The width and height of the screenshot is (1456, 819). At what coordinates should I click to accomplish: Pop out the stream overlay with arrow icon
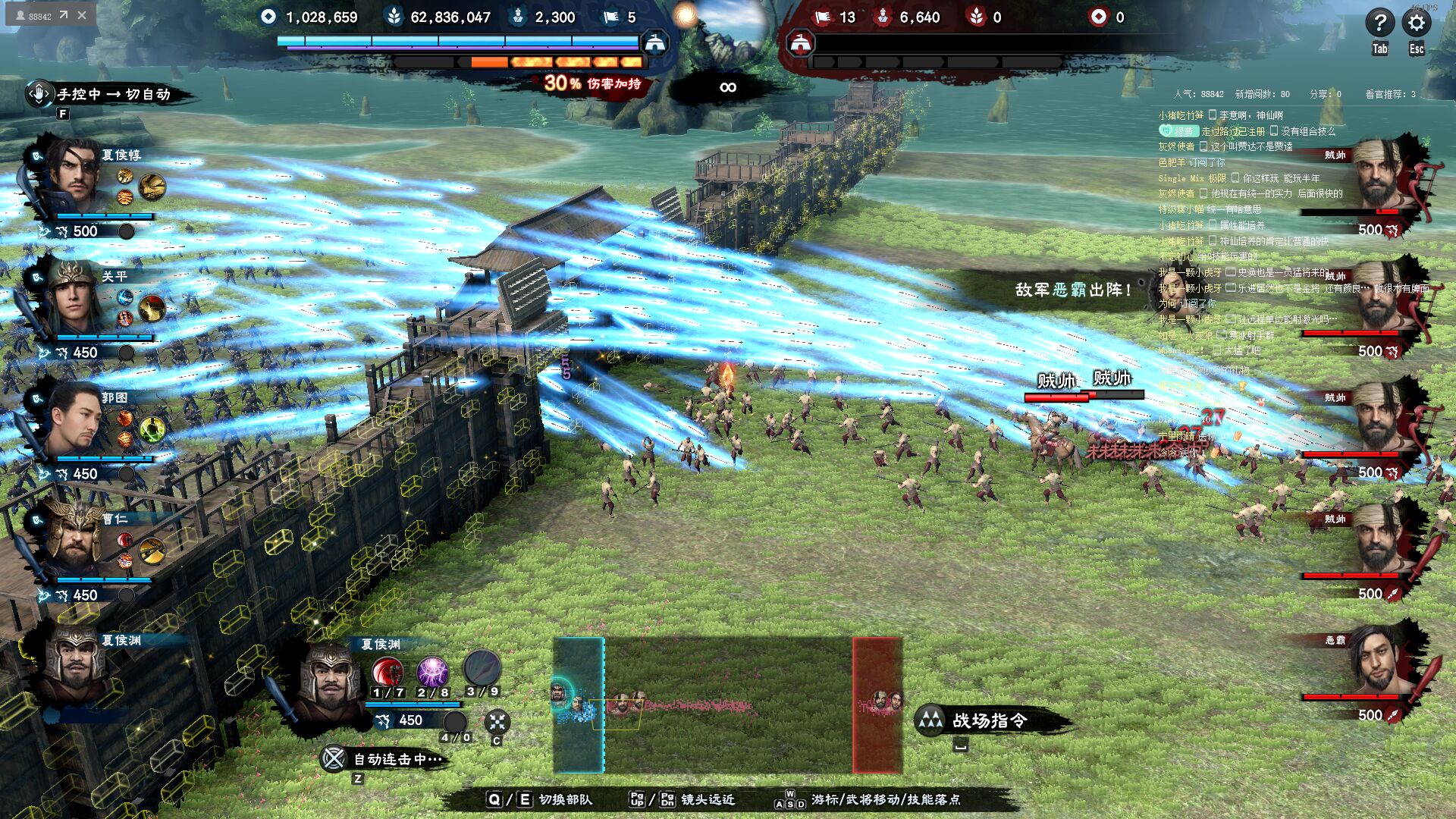pos(64,14)
